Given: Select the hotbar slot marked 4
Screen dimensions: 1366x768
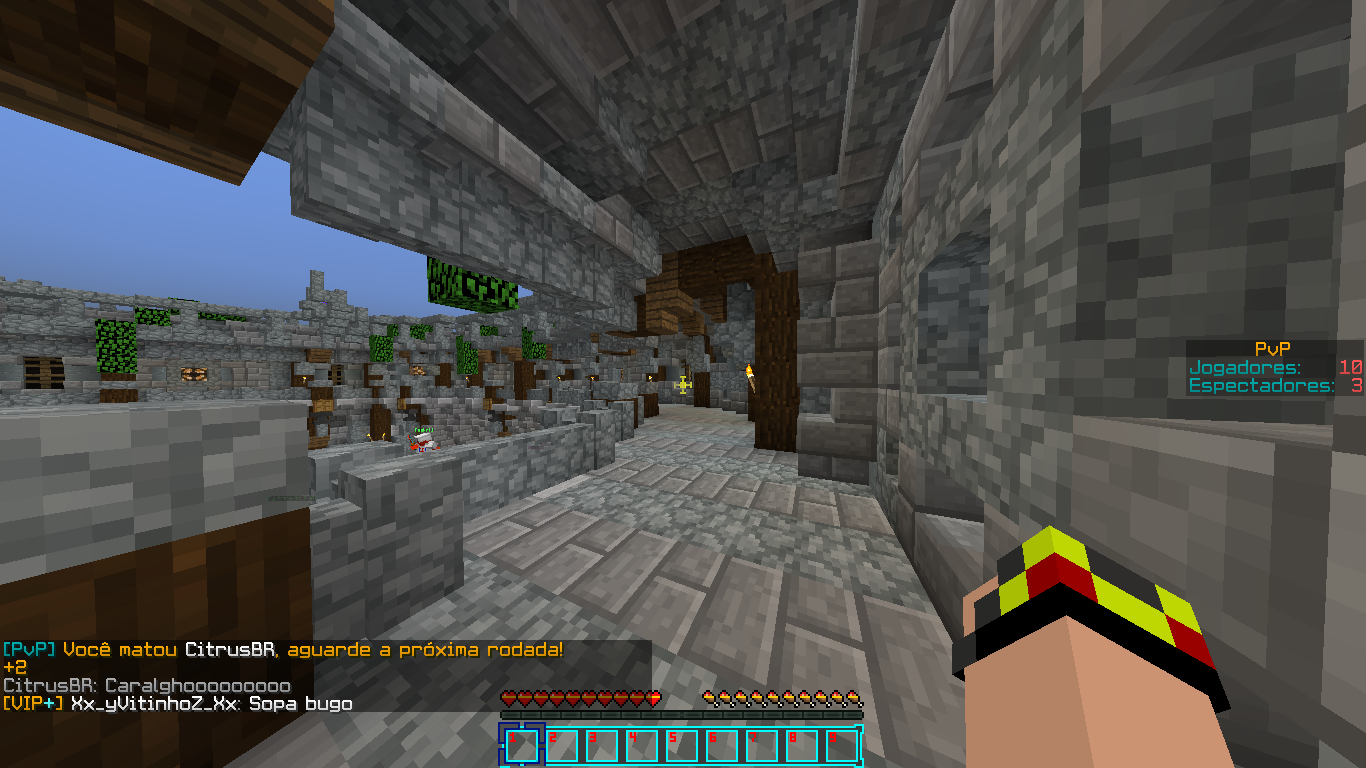Looking at the screenshot, I should point(642,746).
